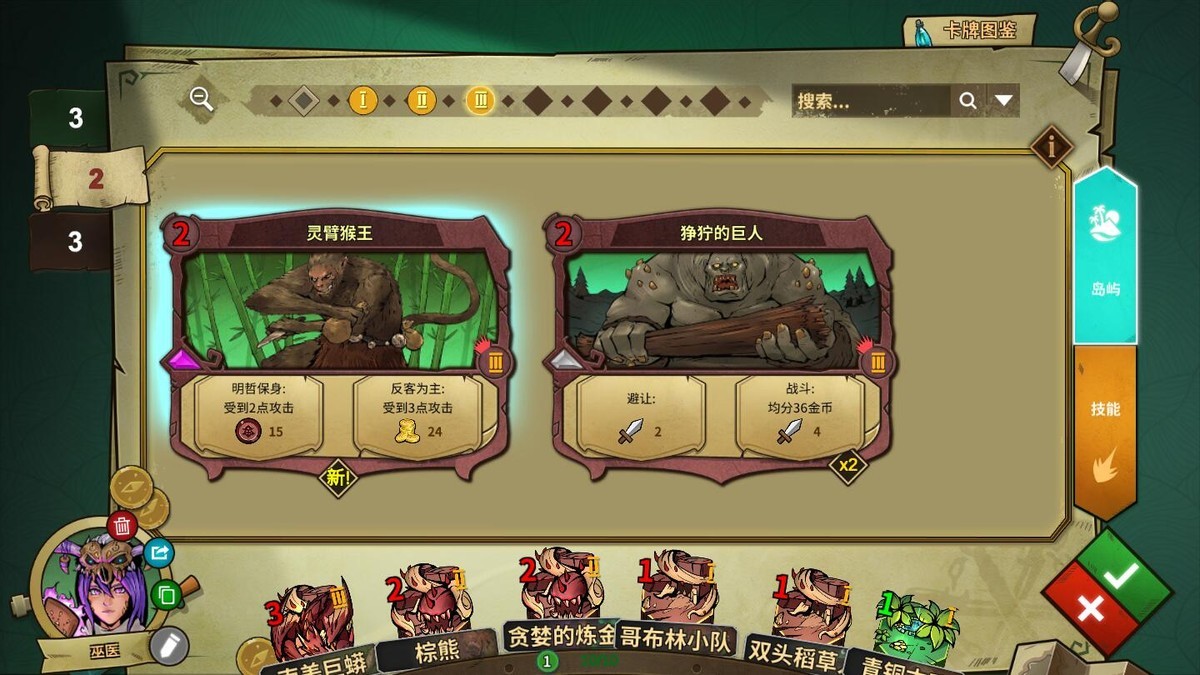This screenshot has width=1200, height=675.
Task: Duplicate the deck with the green copy icon
Action: pyautogui.click(x=167, y=595)
